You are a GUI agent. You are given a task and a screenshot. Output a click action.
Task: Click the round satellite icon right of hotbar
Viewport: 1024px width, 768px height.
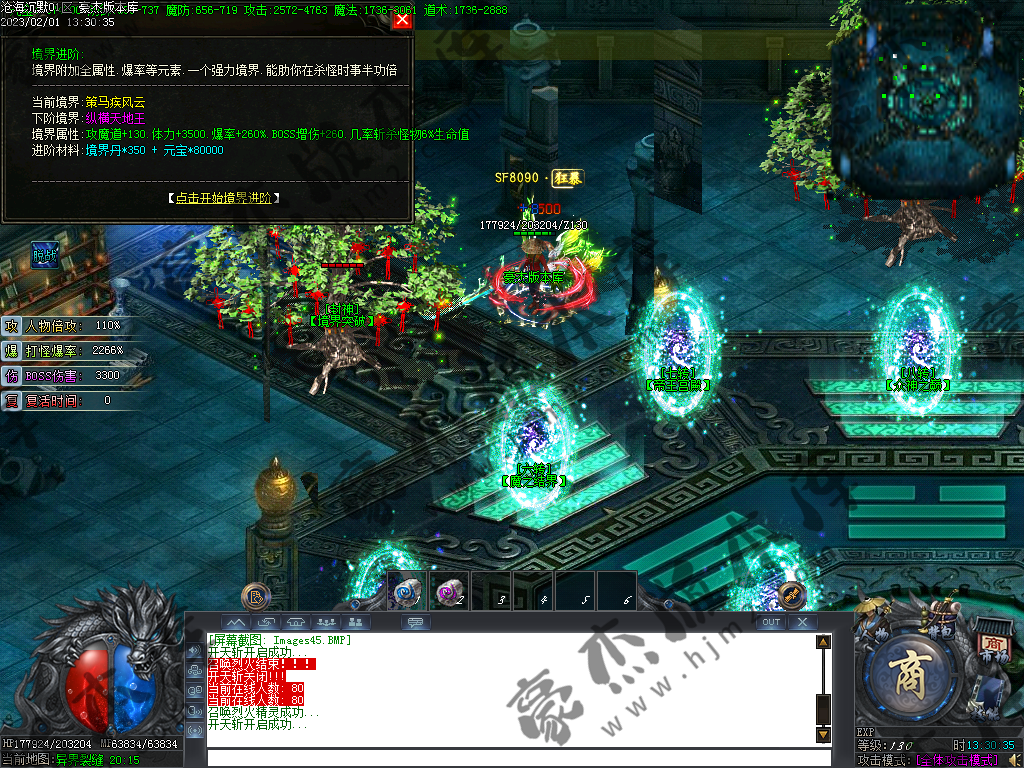click(792, 595)
